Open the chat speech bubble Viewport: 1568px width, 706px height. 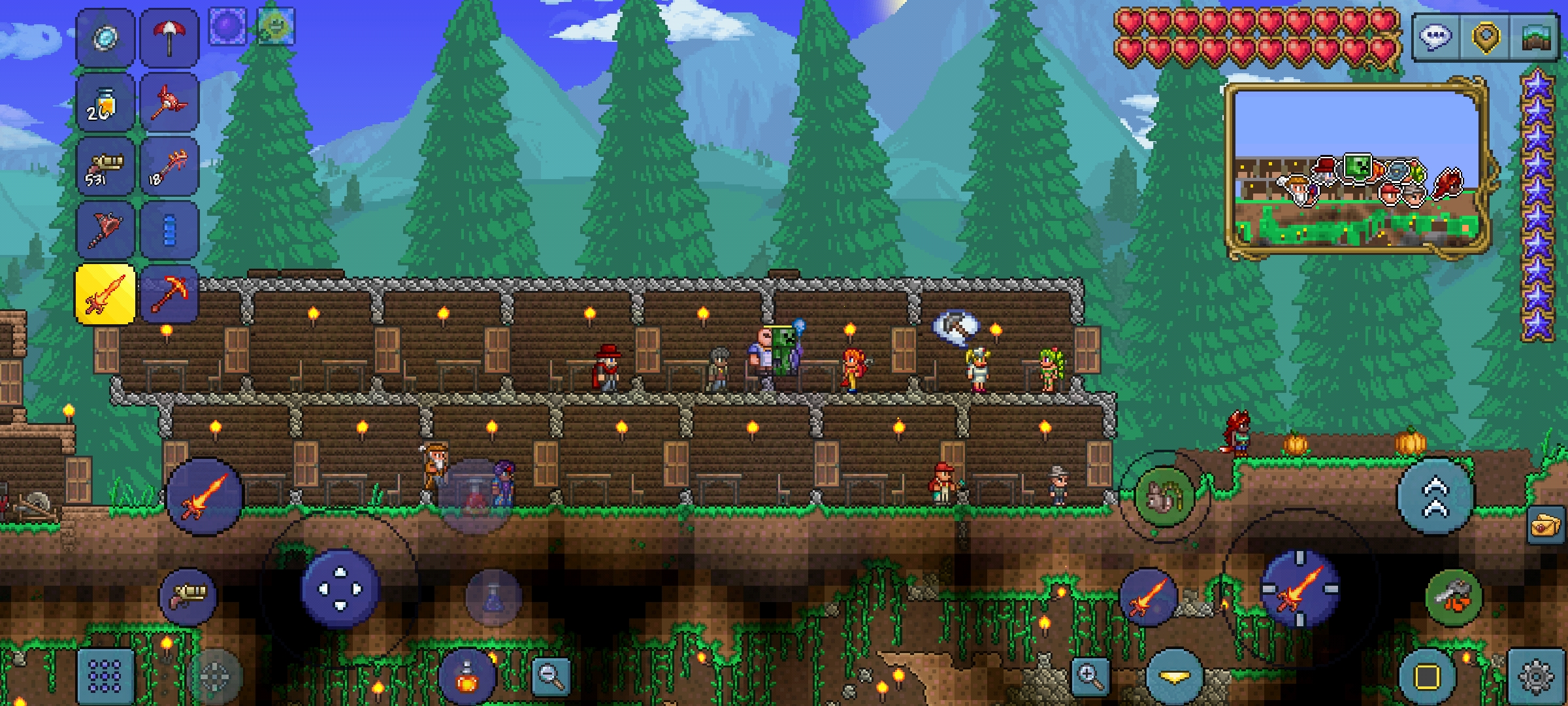[x=1435, y=37]
